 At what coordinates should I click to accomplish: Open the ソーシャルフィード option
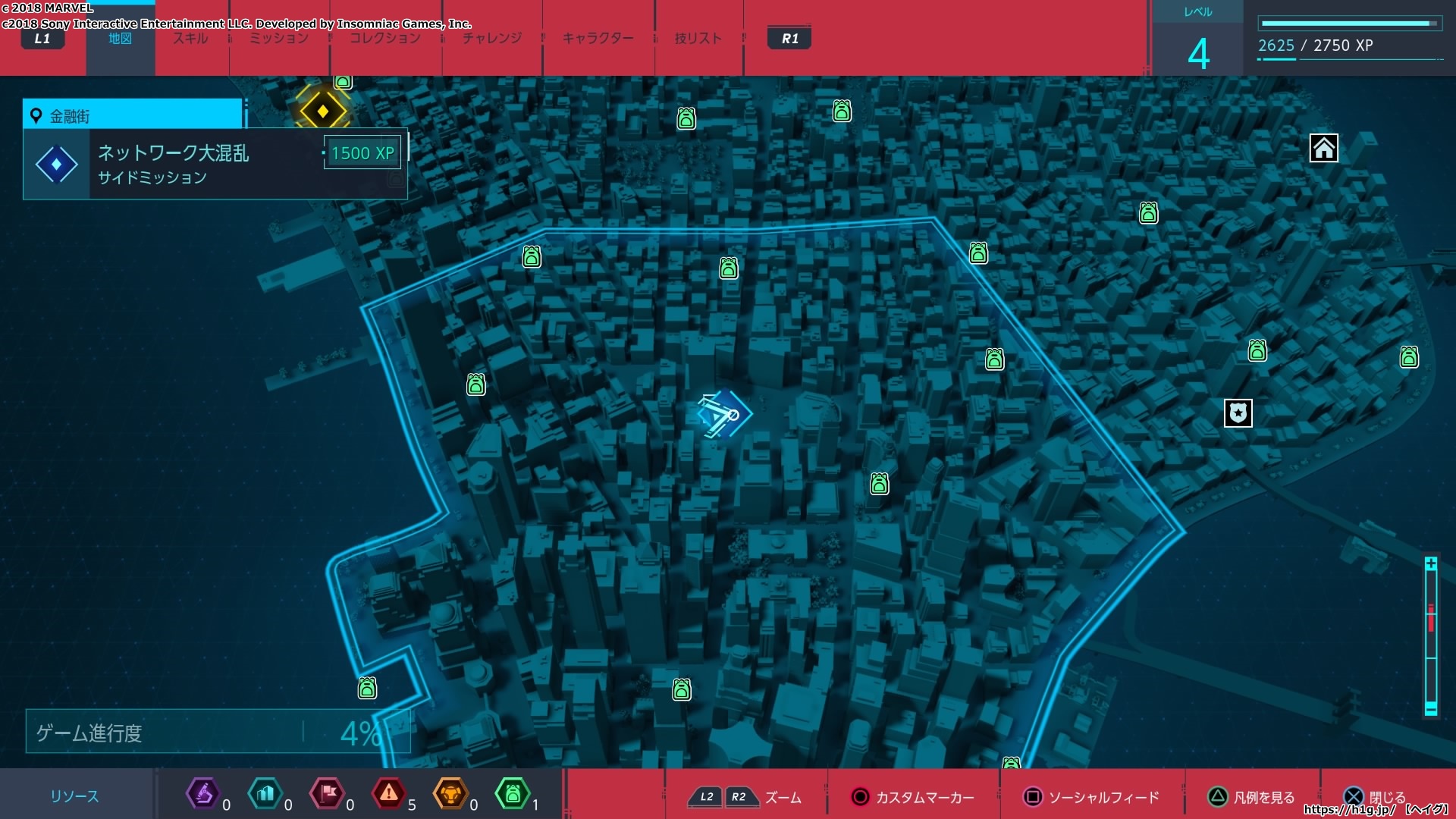click(x=1092, y=797)
